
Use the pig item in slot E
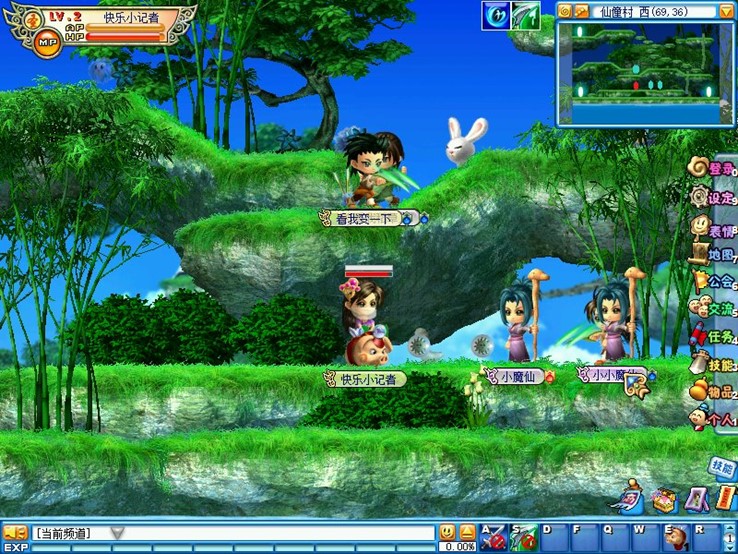[677, 537]
